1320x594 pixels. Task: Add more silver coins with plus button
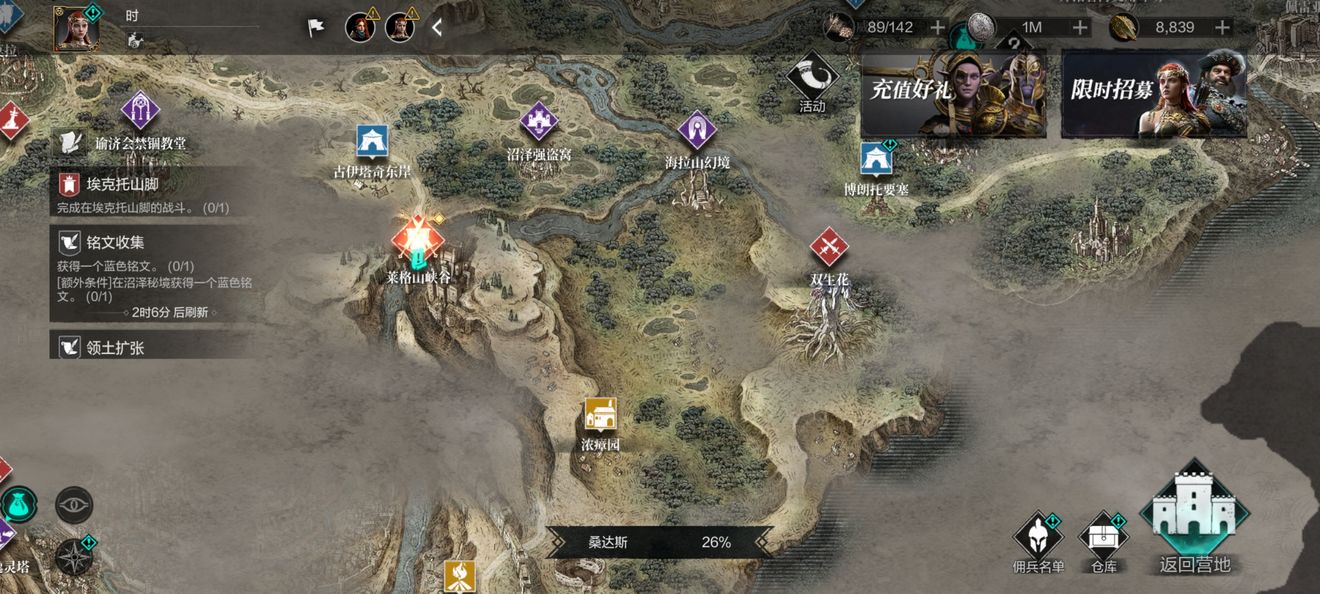pyautogui.click(x=1080, y=27)
